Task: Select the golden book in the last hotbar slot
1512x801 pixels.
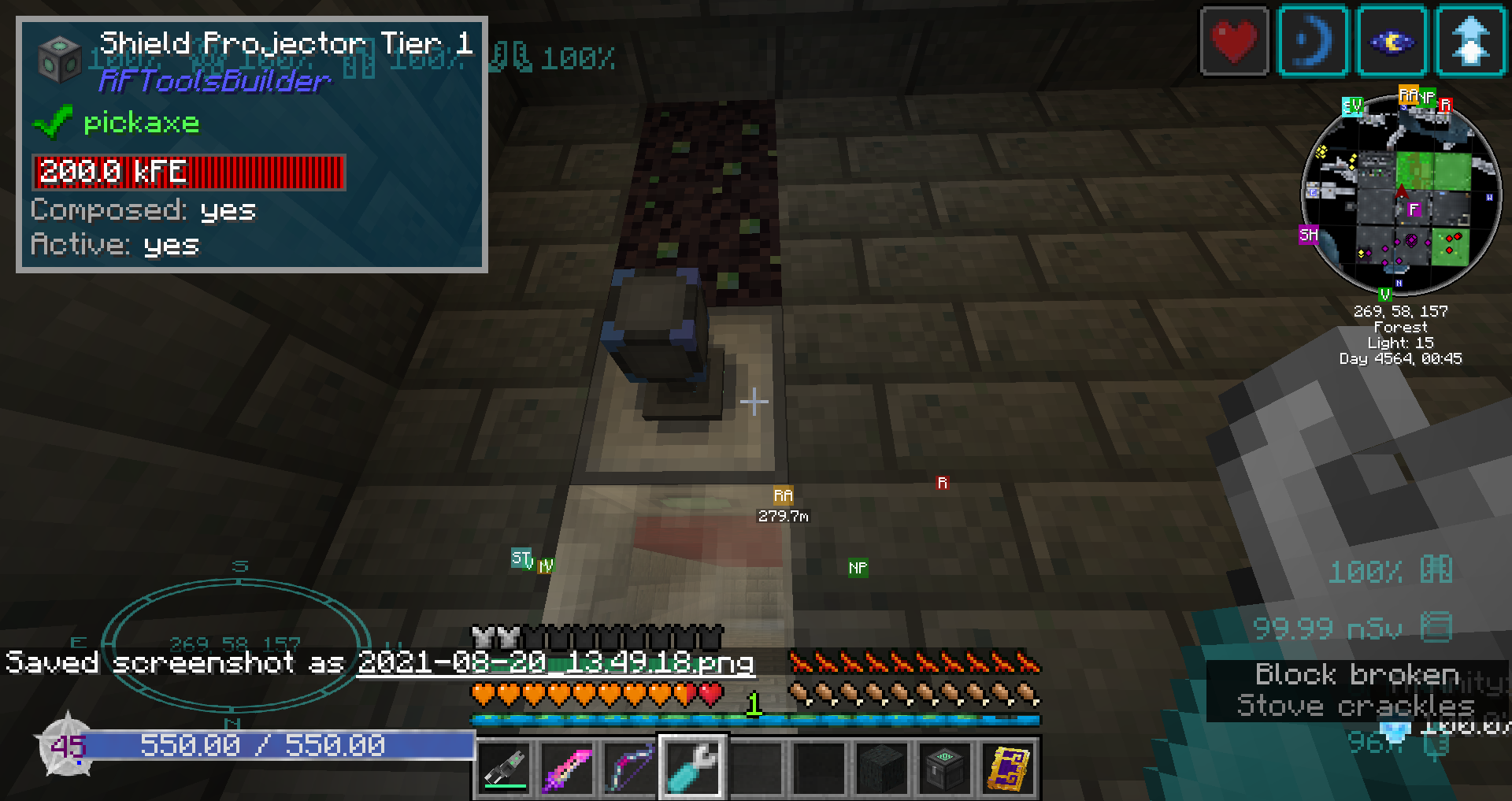Action: click(x=1007, y=768)
